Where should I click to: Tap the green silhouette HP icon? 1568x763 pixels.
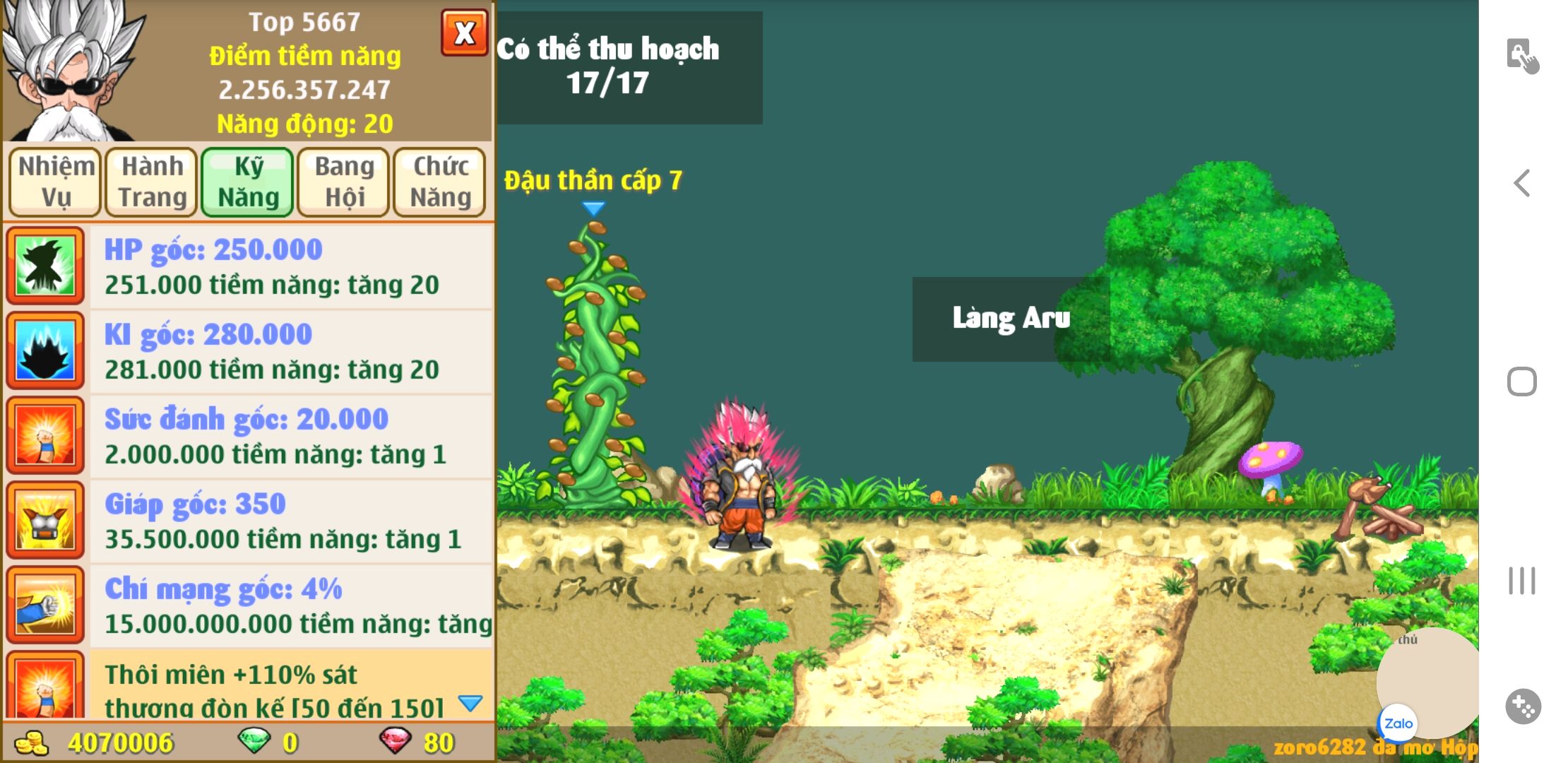pos(45,266)
